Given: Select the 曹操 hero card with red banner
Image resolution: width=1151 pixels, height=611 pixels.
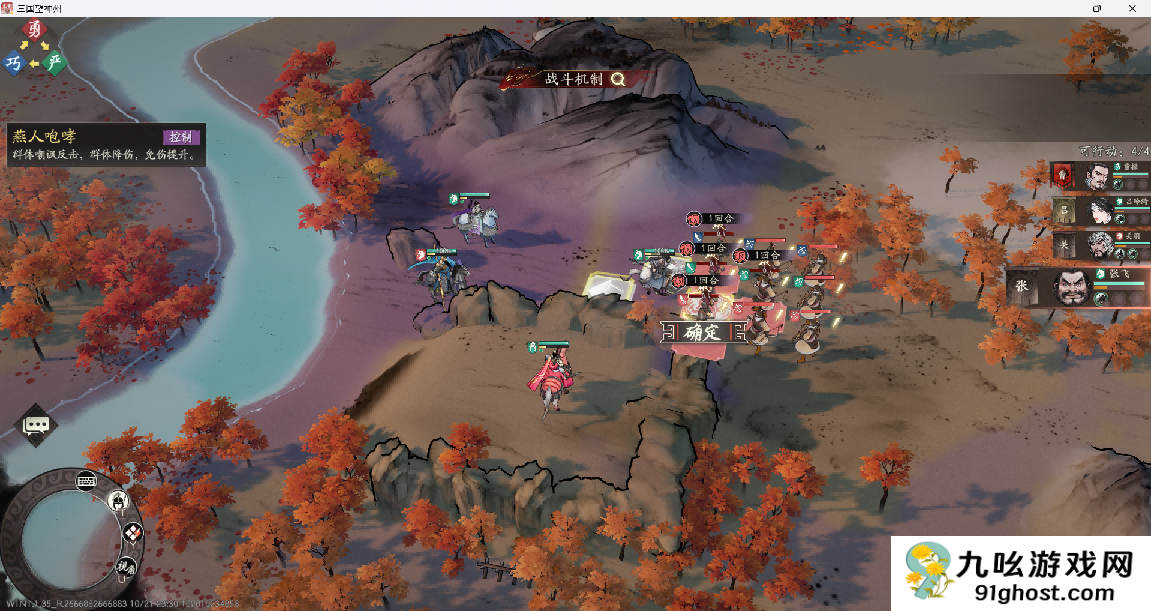Looking at the screenshot, I should (x=1098, y=177).
